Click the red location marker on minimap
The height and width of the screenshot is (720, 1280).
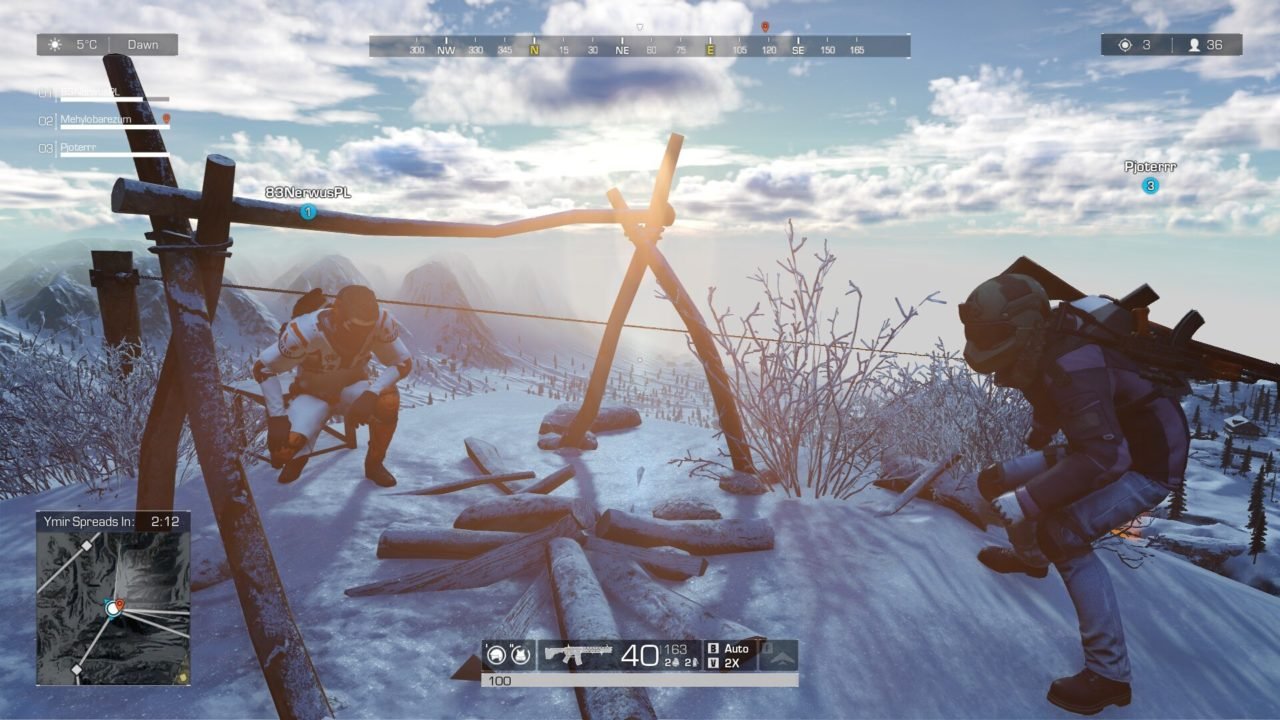[119, 604]
